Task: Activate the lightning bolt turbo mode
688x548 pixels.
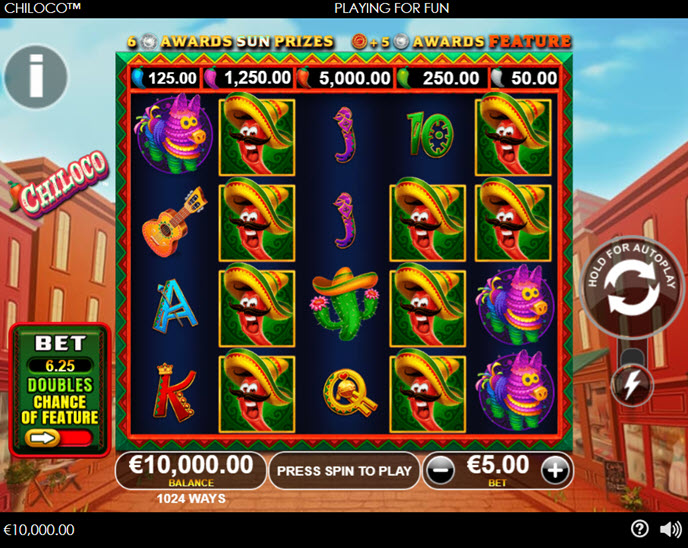Action: (631, 384)
